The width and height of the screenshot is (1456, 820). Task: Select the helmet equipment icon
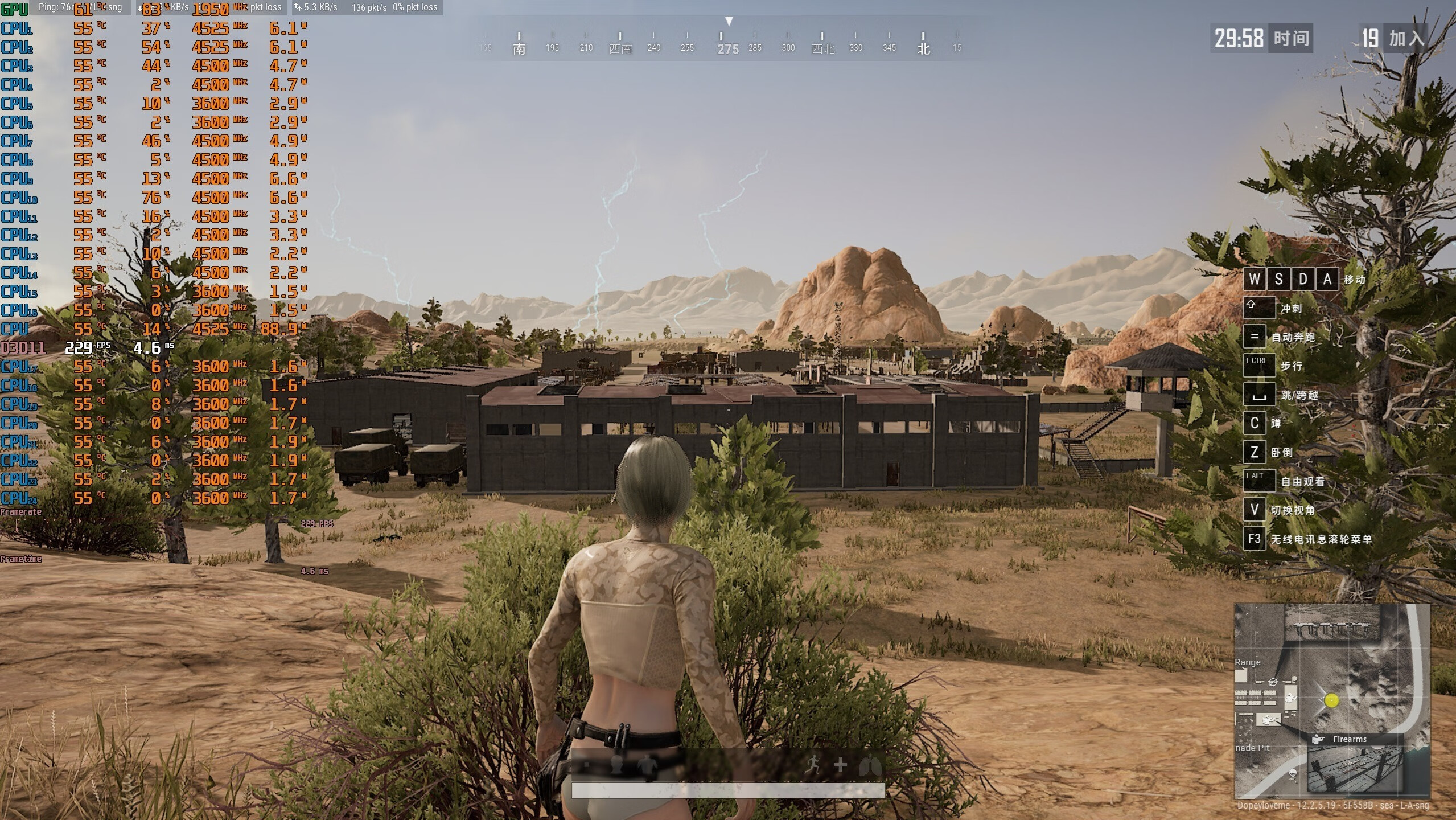[x=616, y=765]
